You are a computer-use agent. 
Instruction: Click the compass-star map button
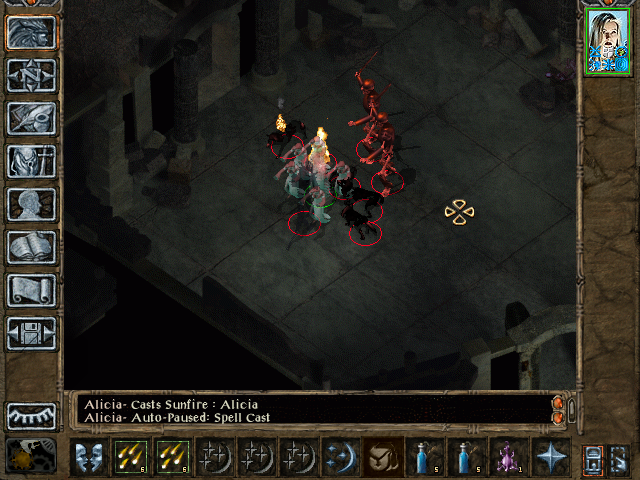coord(31,75)
